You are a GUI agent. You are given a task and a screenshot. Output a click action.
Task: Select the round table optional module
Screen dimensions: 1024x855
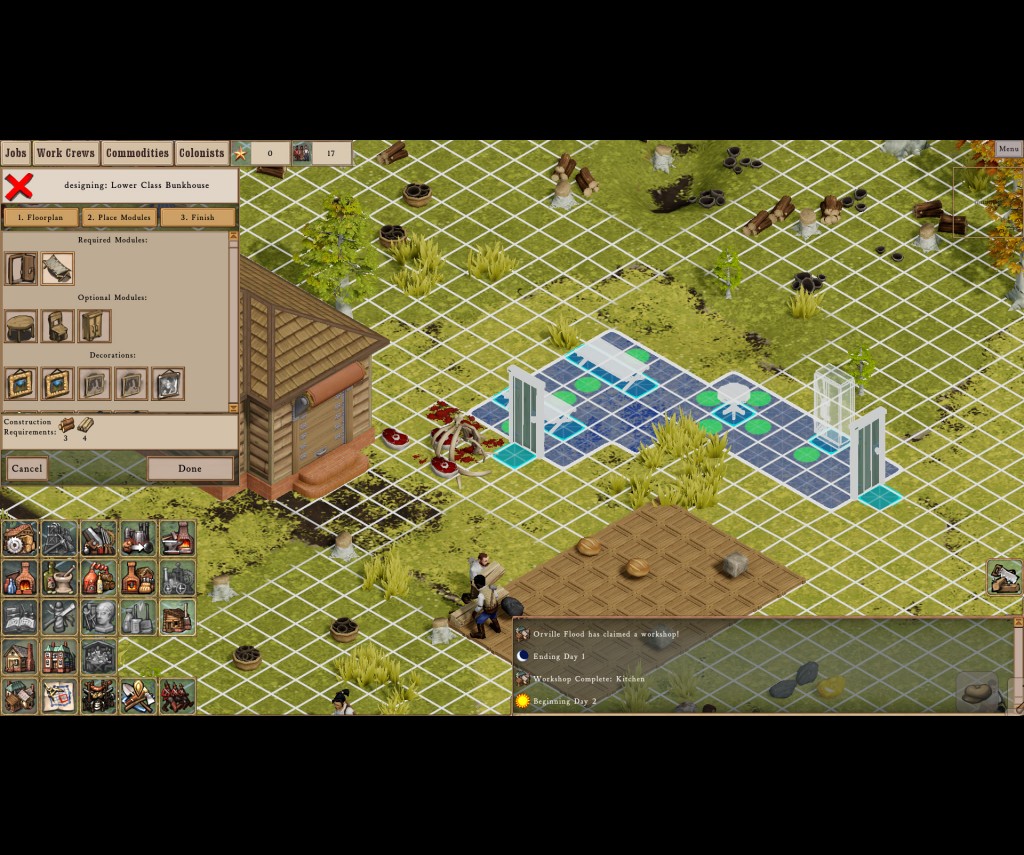(21, 326)
